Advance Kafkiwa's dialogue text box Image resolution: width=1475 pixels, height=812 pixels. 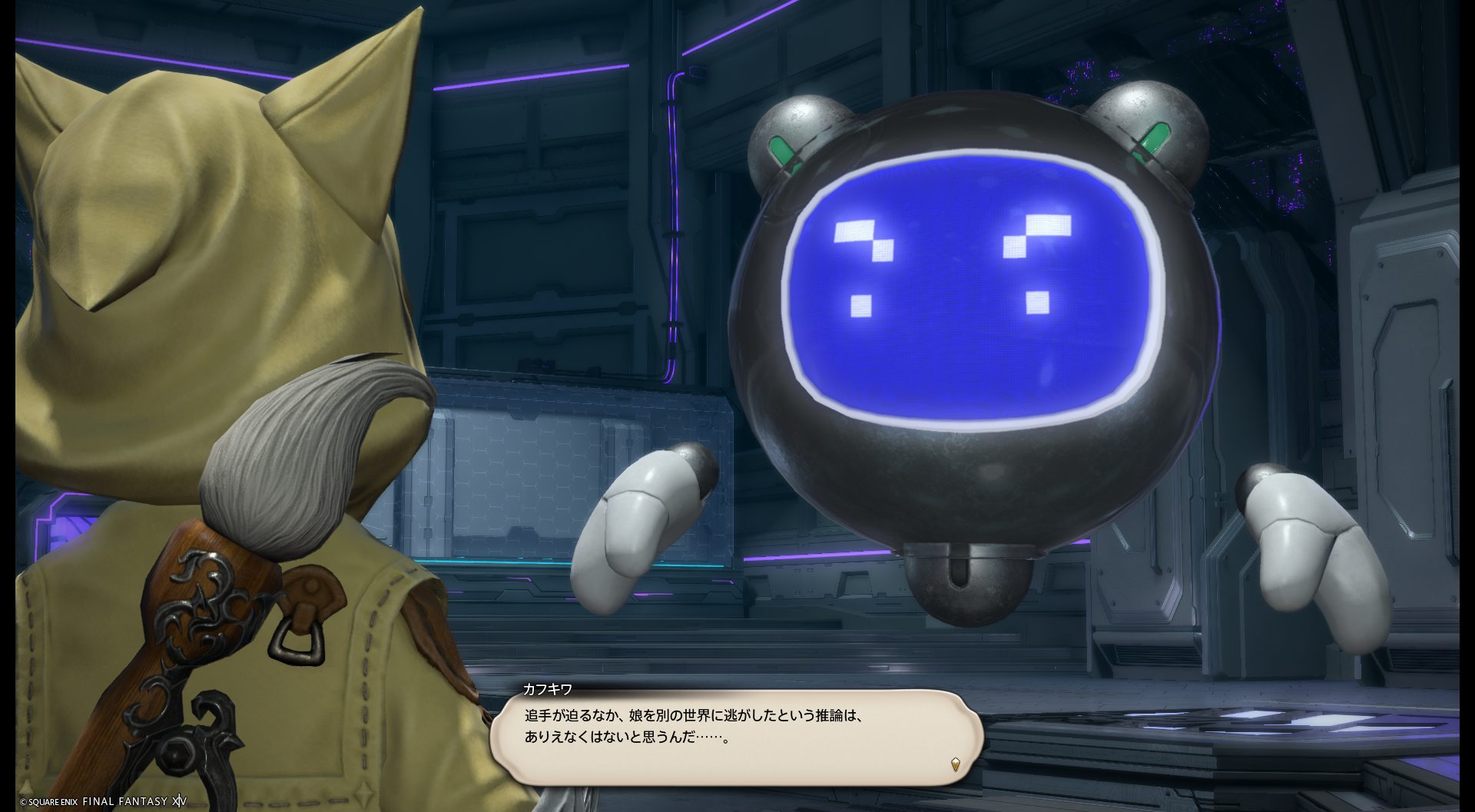coord(735,737)
